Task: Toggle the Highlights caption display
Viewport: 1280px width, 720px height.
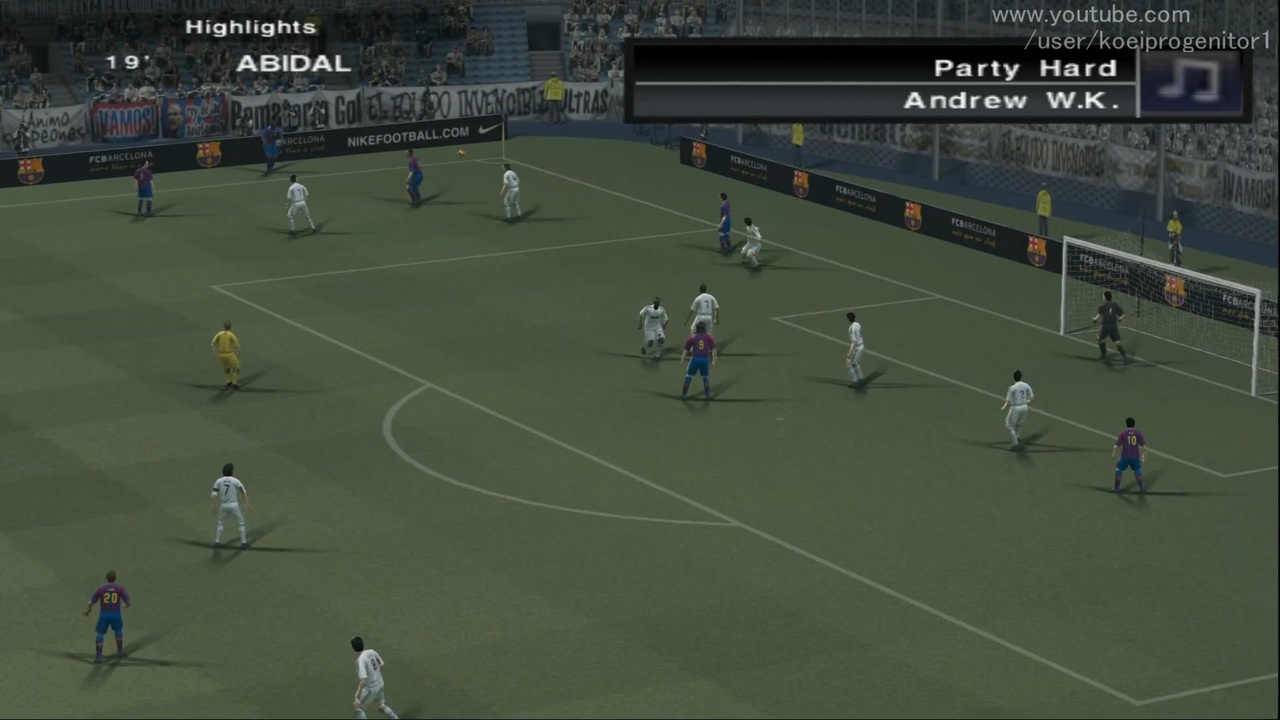Action: [x=250, y=26]
